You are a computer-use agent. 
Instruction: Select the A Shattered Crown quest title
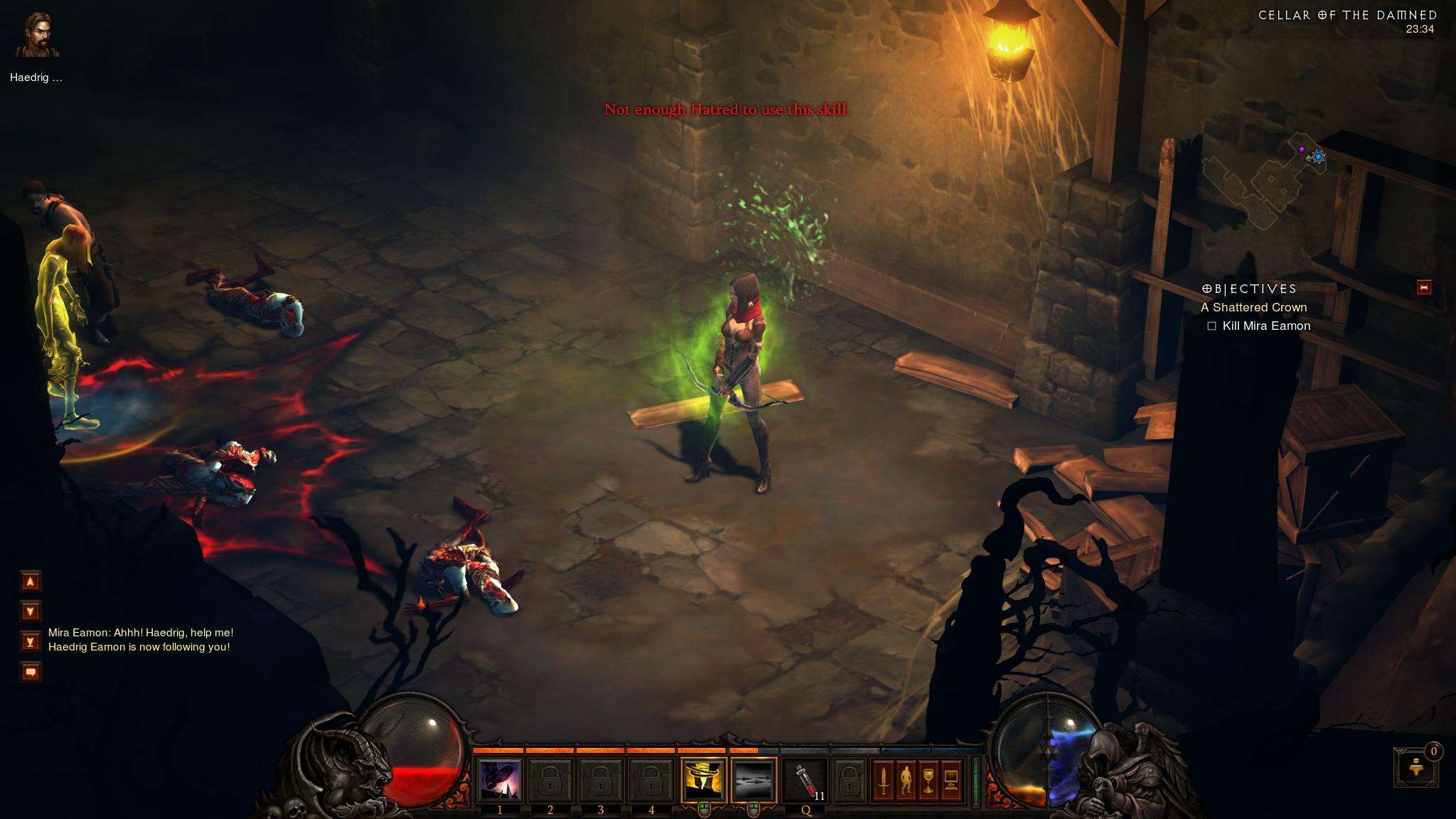(1253, 307)
